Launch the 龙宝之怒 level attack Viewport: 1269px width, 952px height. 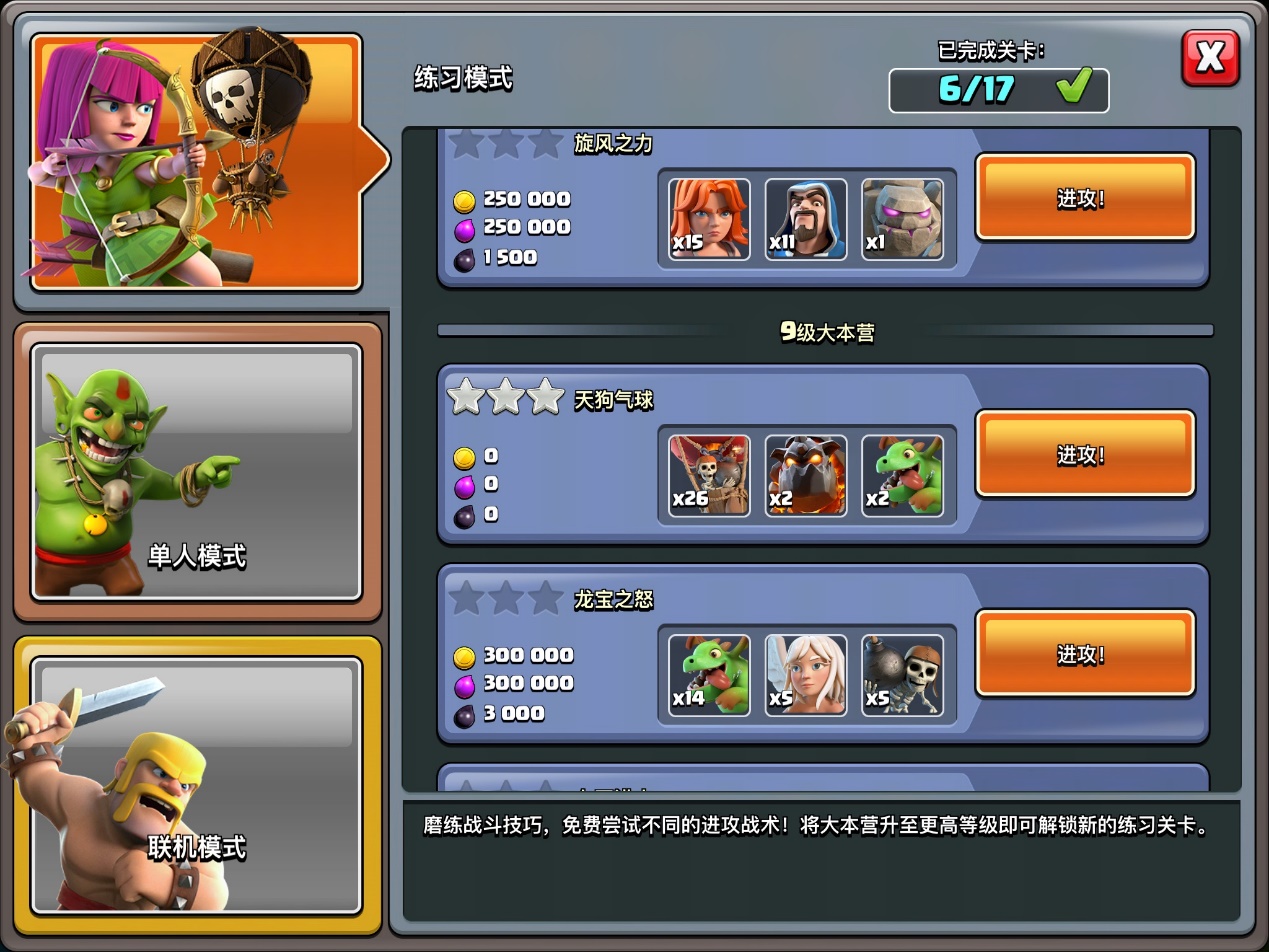pos(1085,654)
